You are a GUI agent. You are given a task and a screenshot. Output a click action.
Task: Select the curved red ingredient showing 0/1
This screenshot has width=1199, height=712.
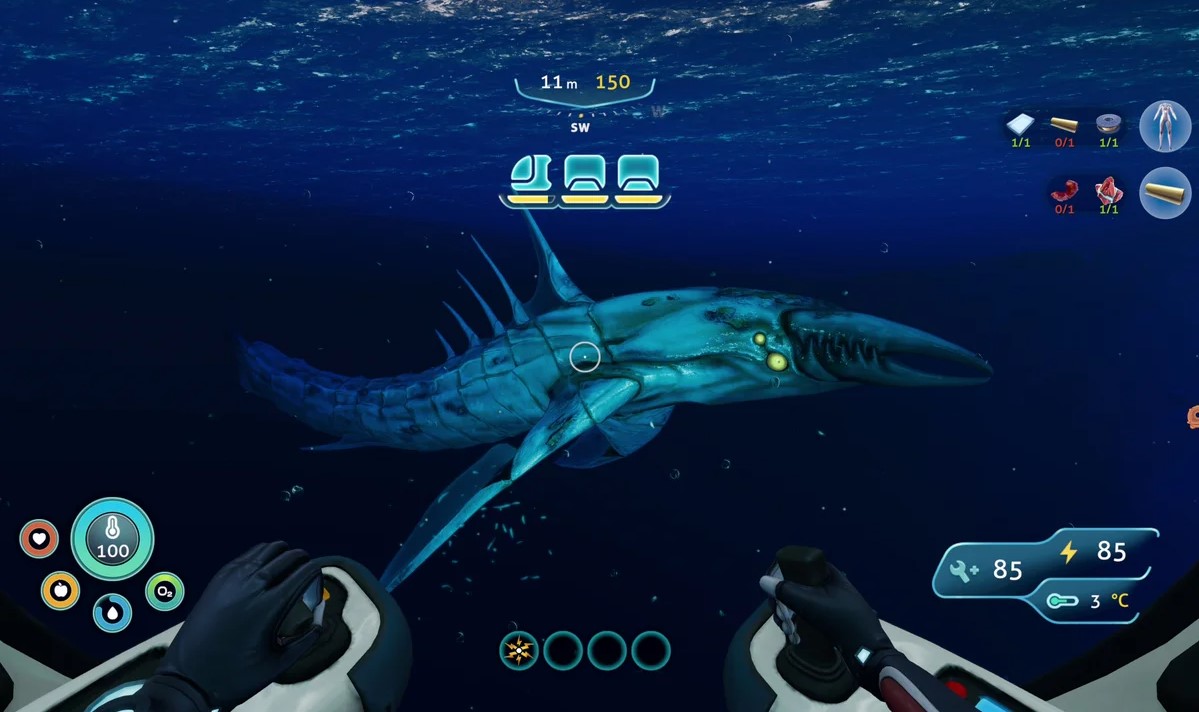pos(1065,190)
